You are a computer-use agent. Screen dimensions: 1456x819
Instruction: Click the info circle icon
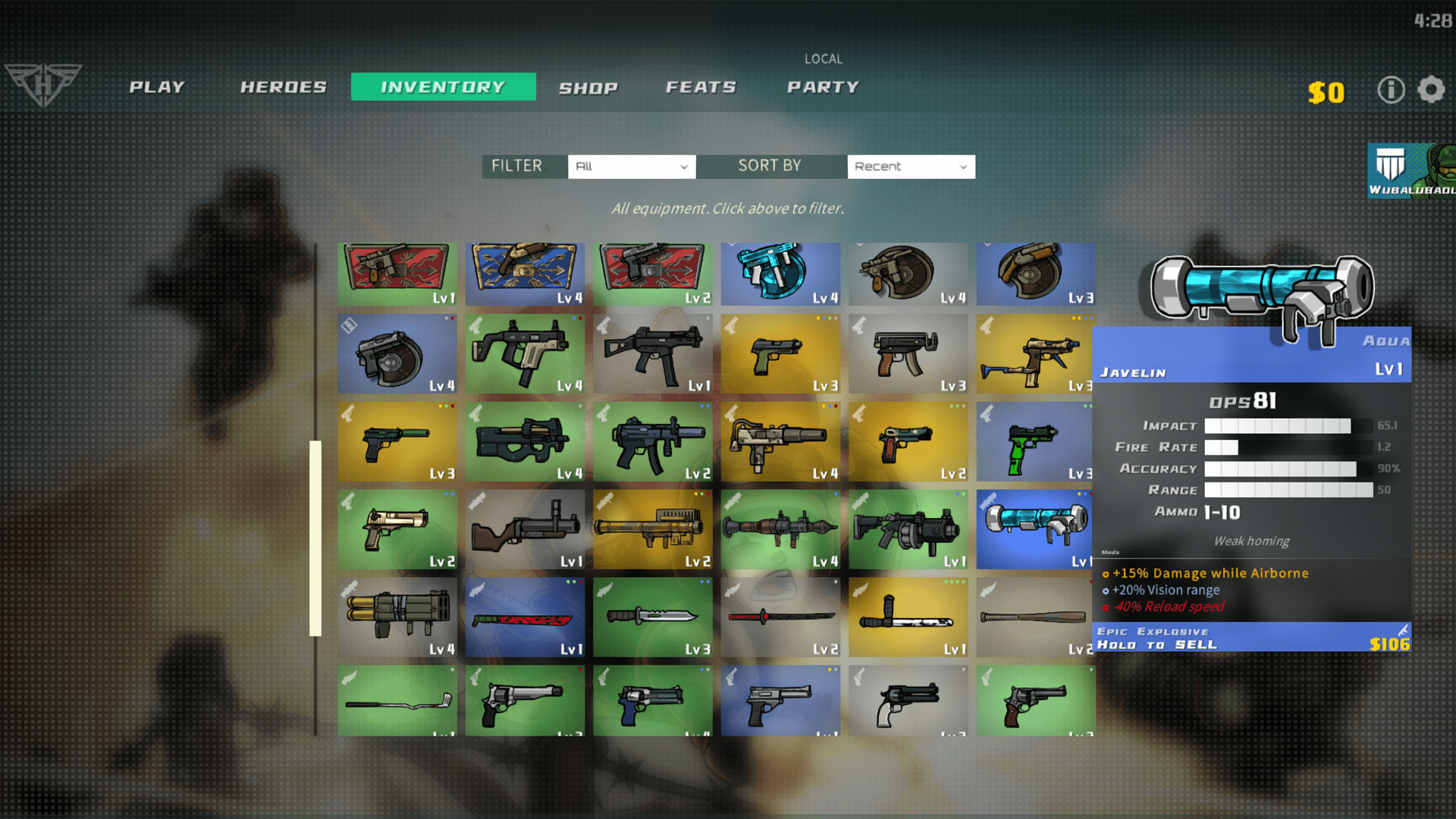tap(1391, 90)
